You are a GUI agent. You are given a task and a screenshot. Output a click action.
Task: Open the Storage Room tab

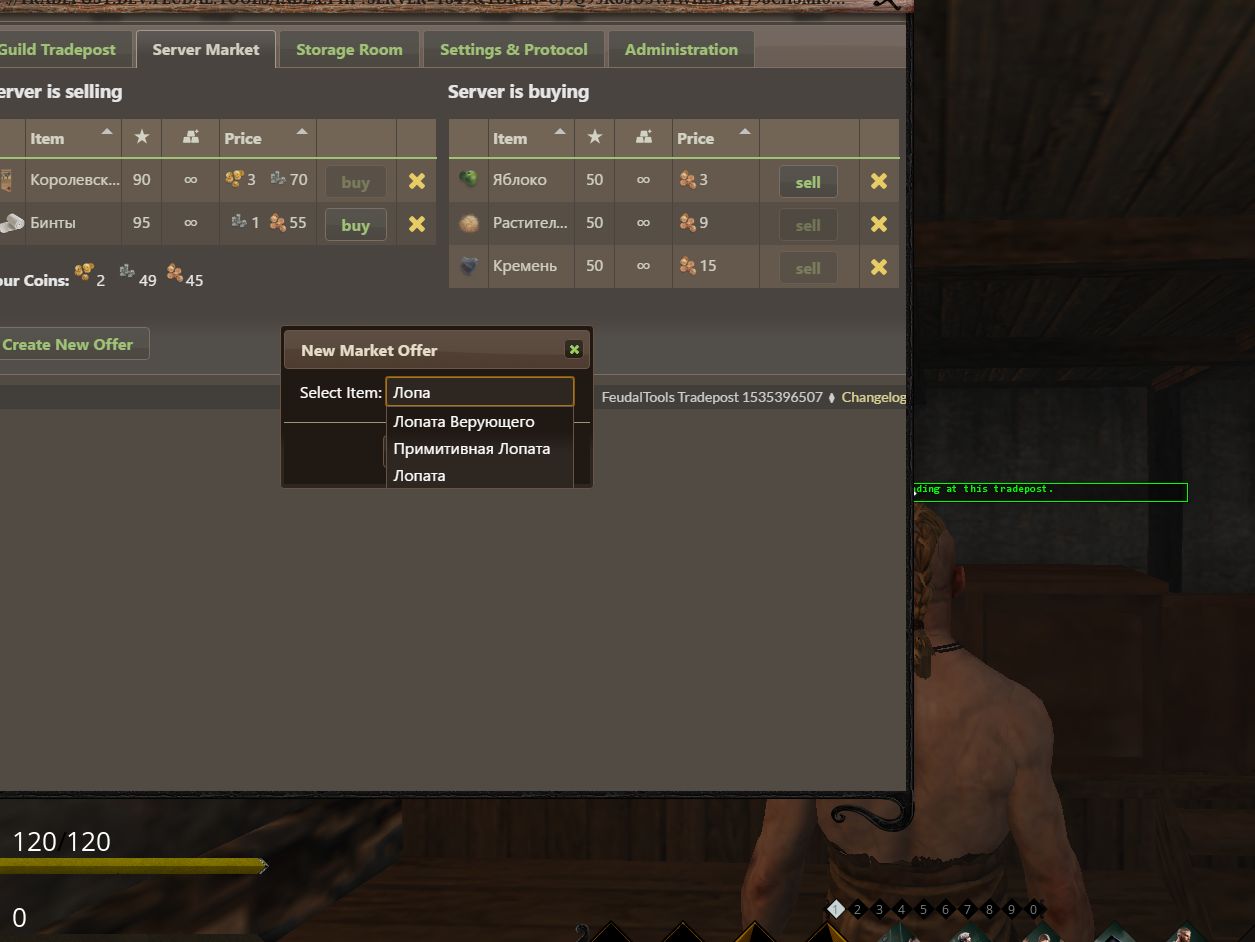(x=349, y=49)
